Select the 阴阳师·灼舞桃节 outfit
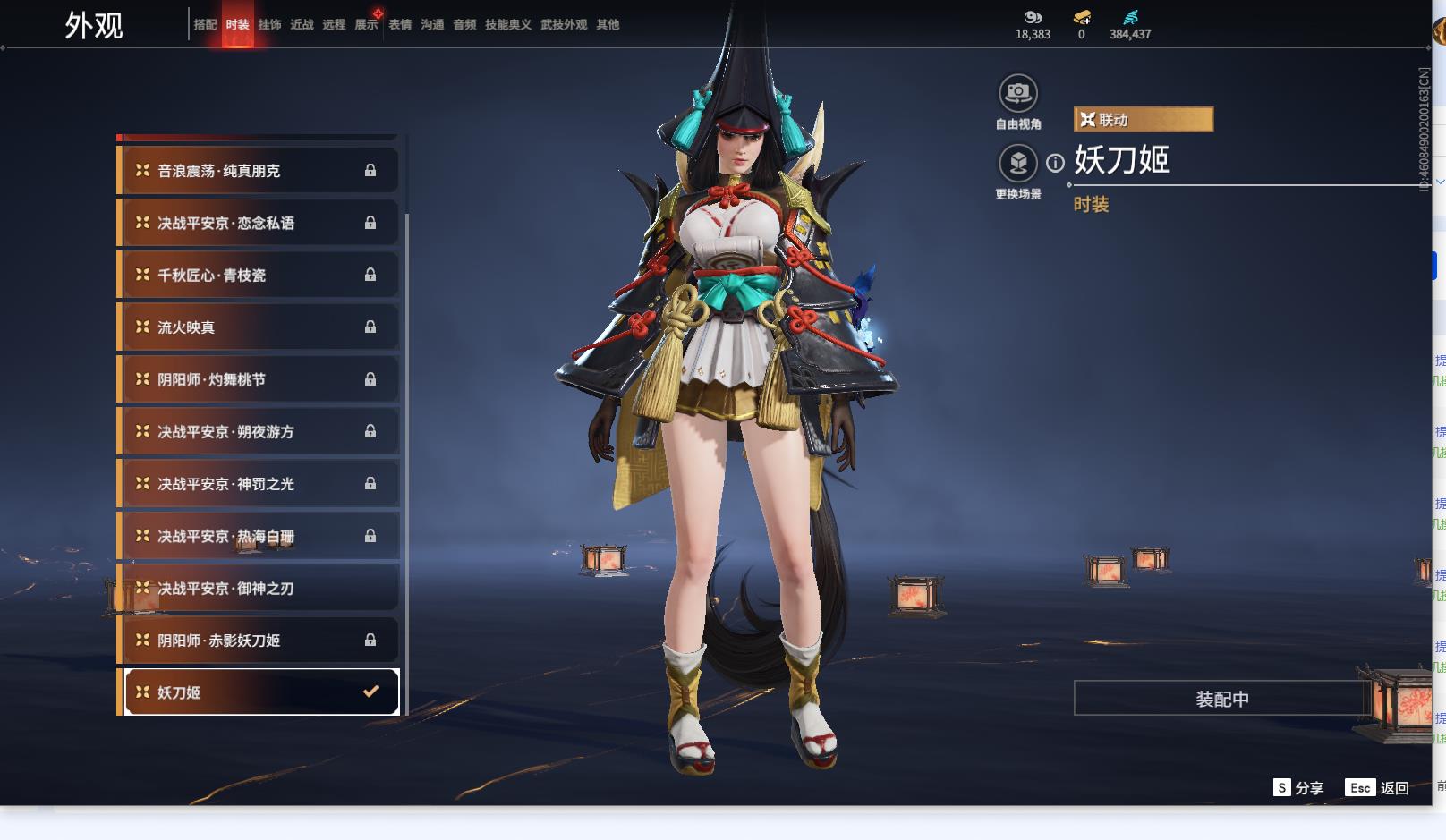The width and height of the screenshot is (1446, 840). [x=258, y=379]
